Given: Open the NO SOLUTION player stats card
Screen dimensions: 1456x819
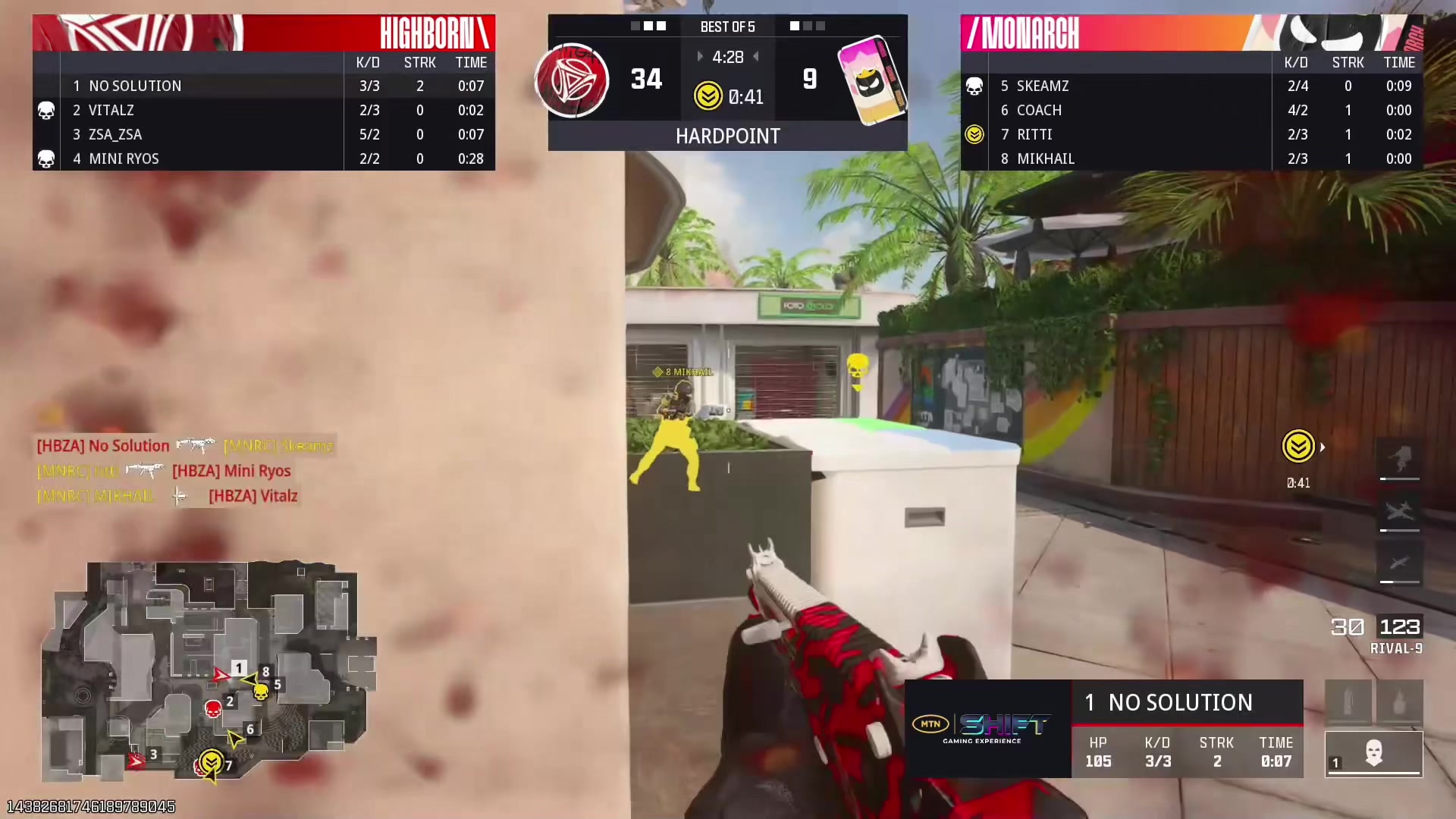Looking at the screenshot, I should [x=1187, y=729].
